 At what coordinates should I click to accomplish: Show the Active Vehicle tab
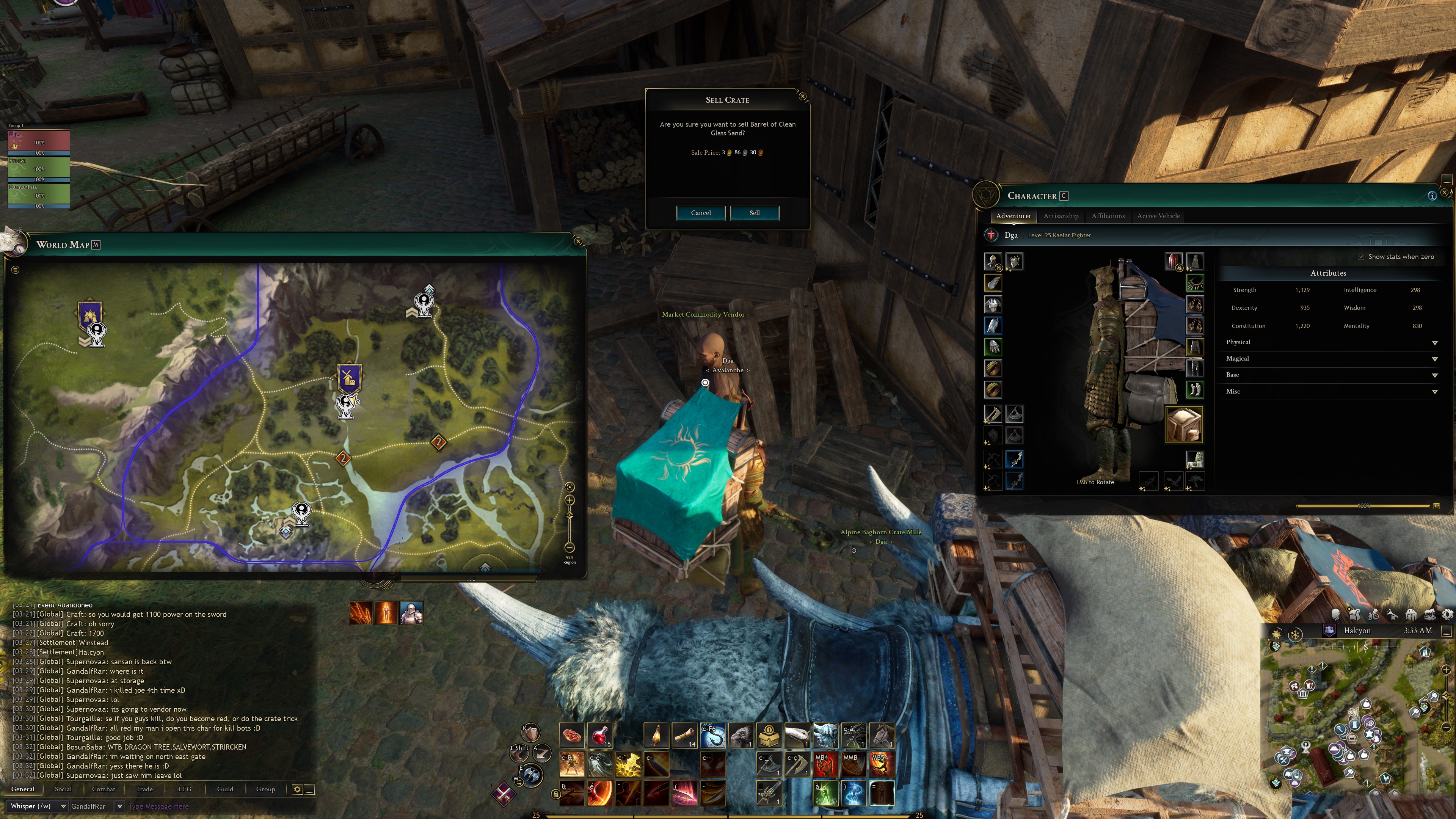pos(1158,216)
